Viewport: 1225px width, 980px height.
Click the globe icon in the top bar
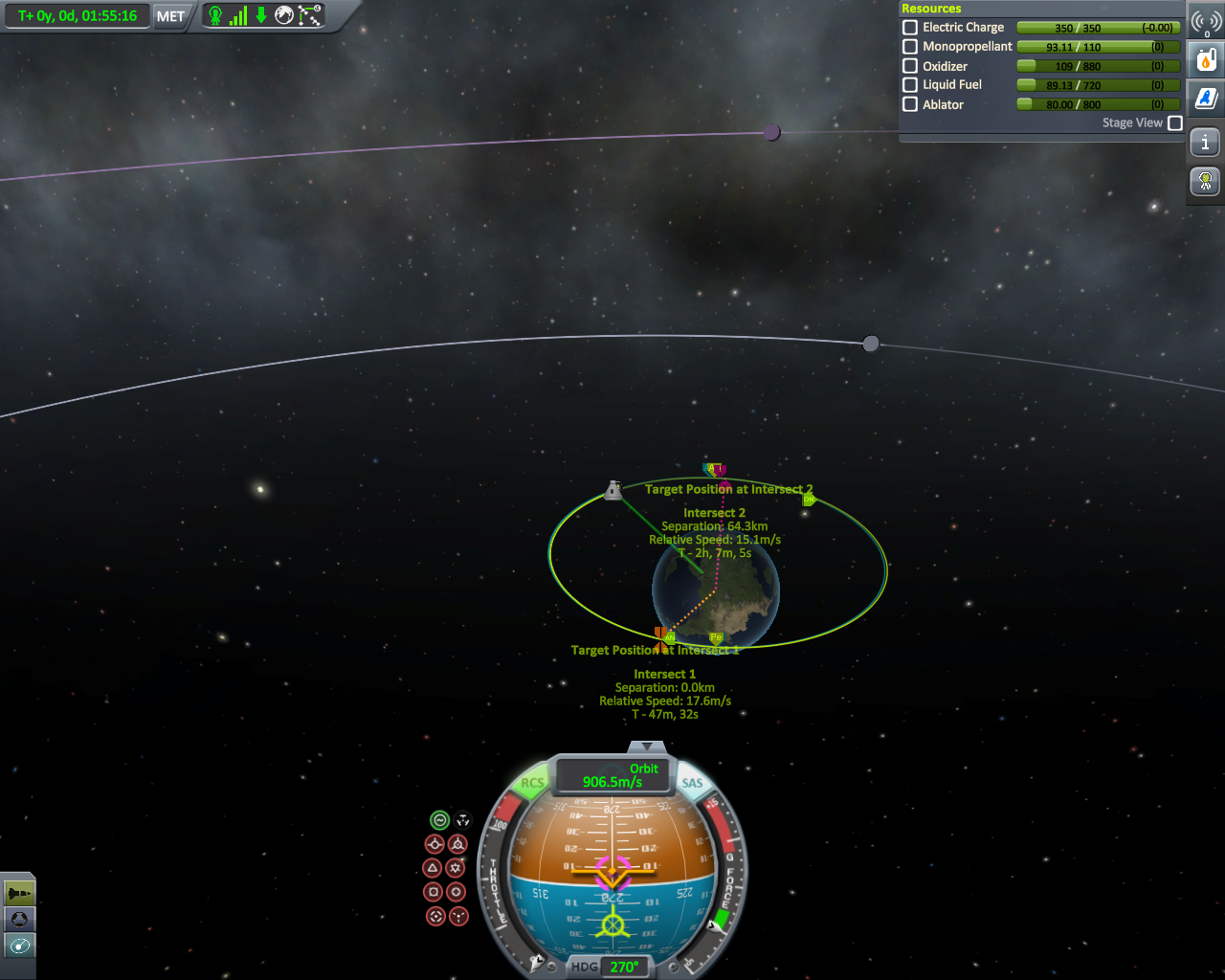coord(284,15)
